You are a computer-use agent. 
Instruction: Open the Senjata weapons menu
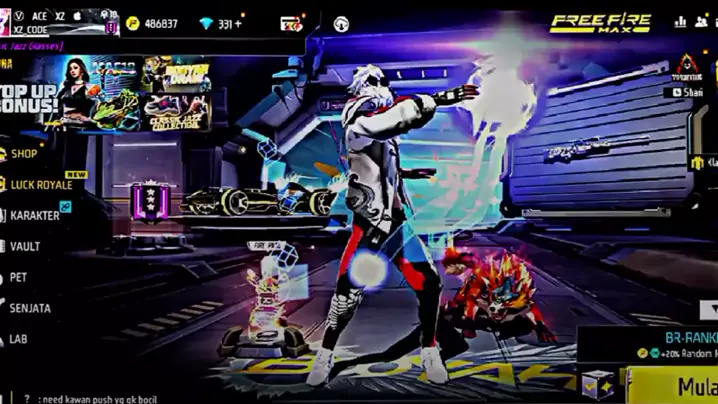(30, 308)
